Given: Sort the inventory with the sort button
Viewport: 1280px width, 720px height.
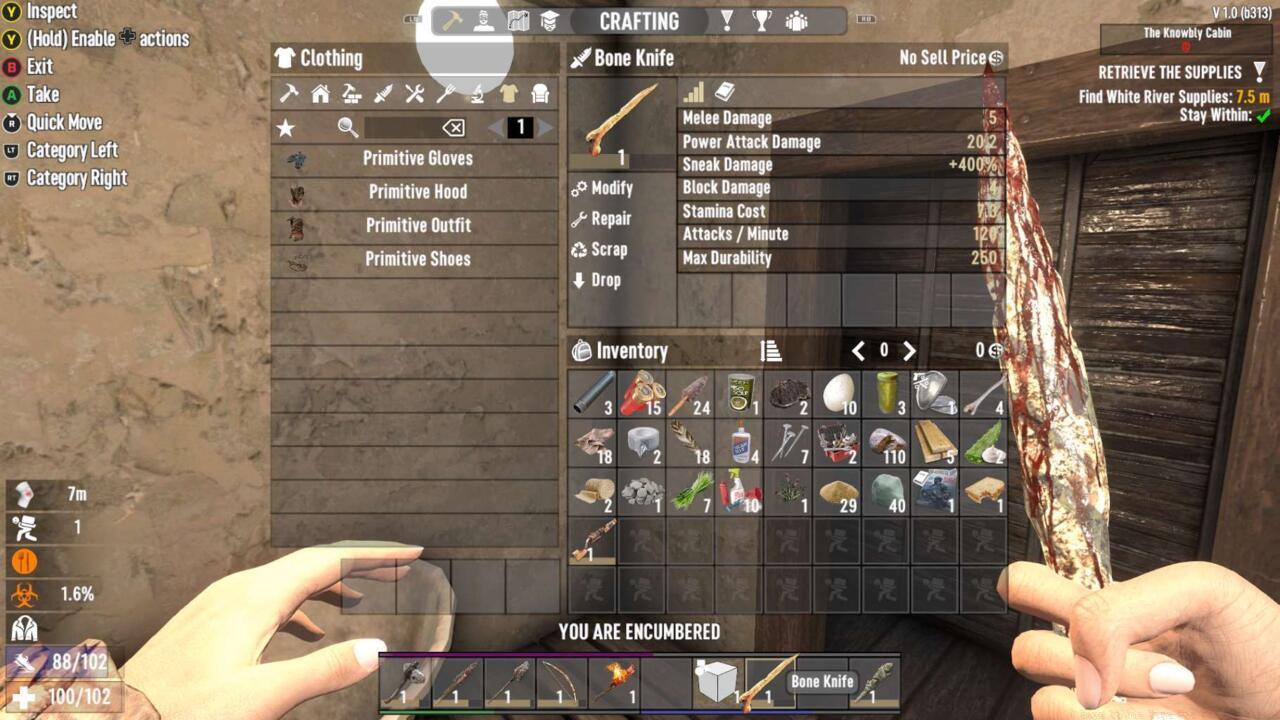Looking at the screenshot, I should point(770,351).
